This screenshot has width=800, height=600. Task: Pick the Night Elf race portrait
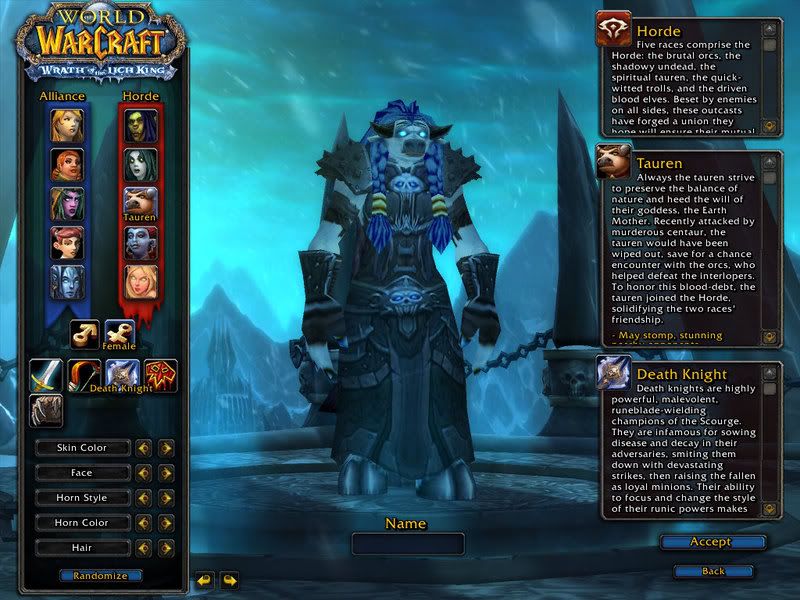[x=67, y=203]
